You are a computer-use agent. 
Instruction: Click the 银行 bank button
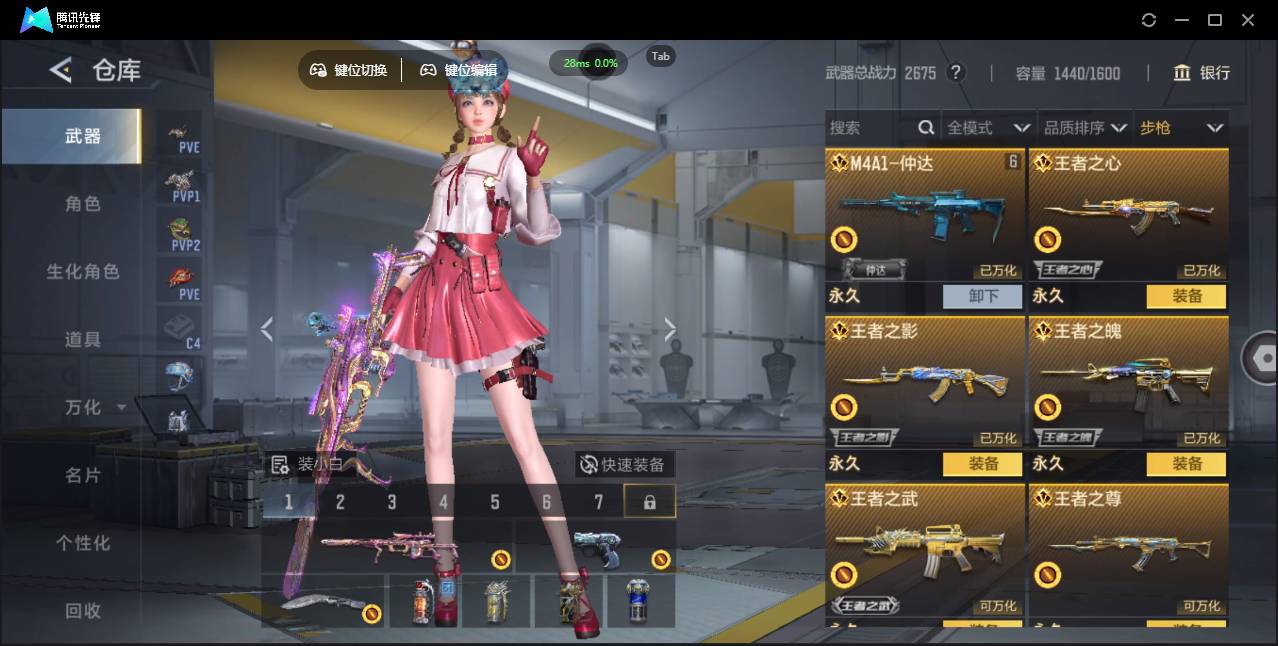(1202, 73)
